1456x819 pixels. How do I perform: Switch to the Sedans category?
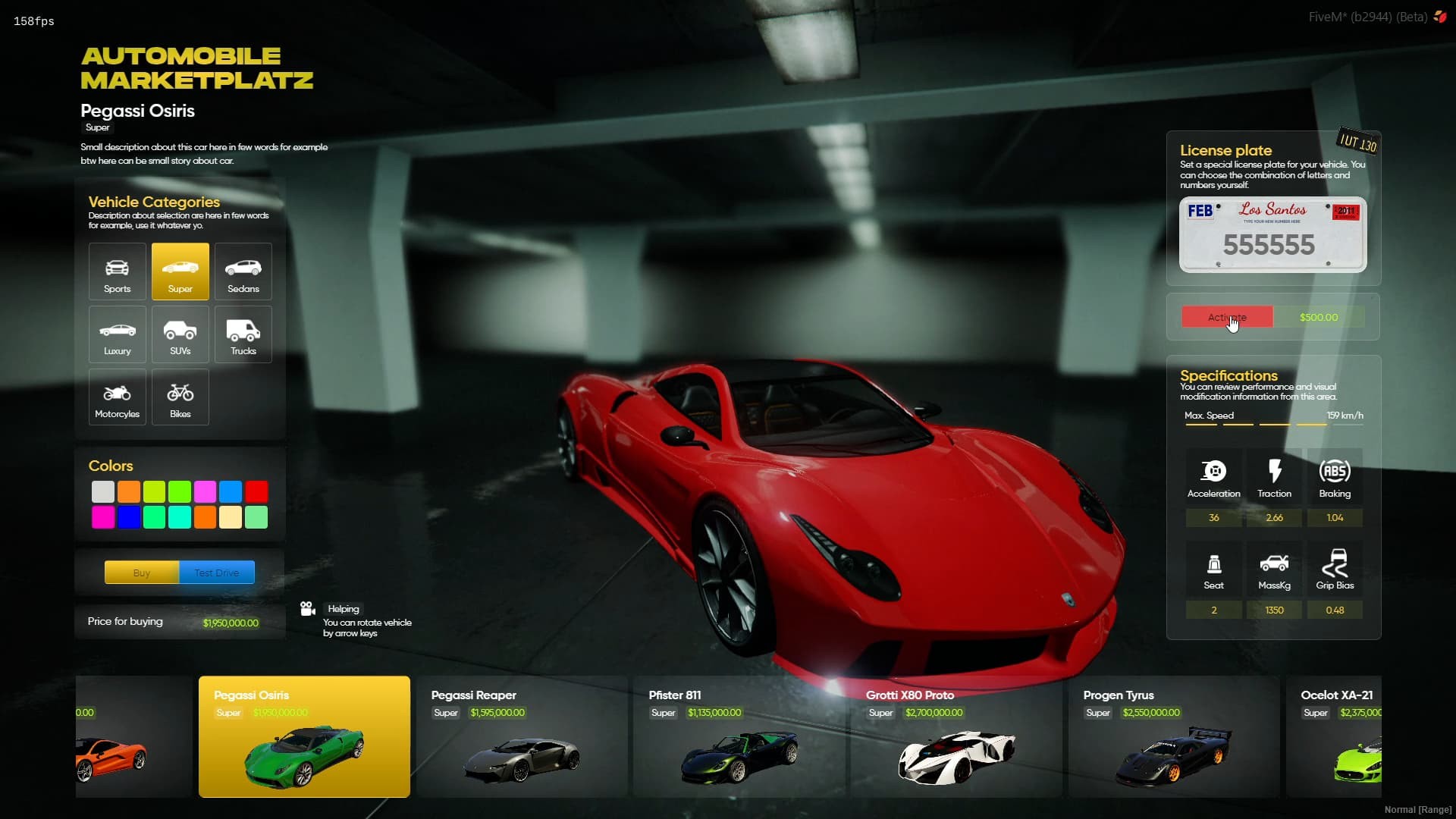click(x=243, y=271)
